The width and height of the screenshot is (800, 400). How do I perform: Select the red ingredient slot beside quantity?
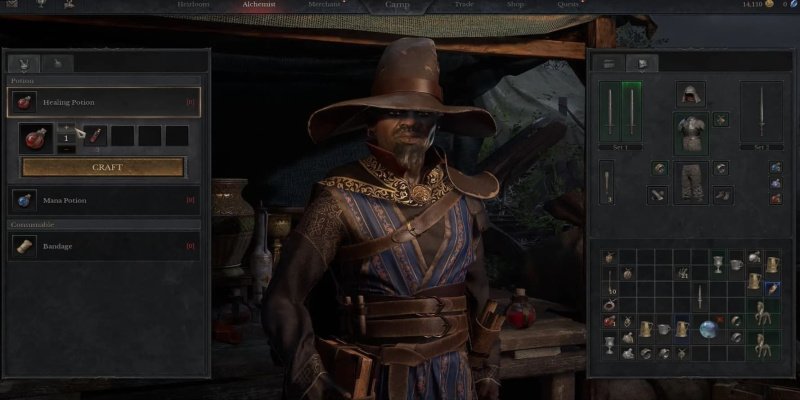(x=96, y=135)
